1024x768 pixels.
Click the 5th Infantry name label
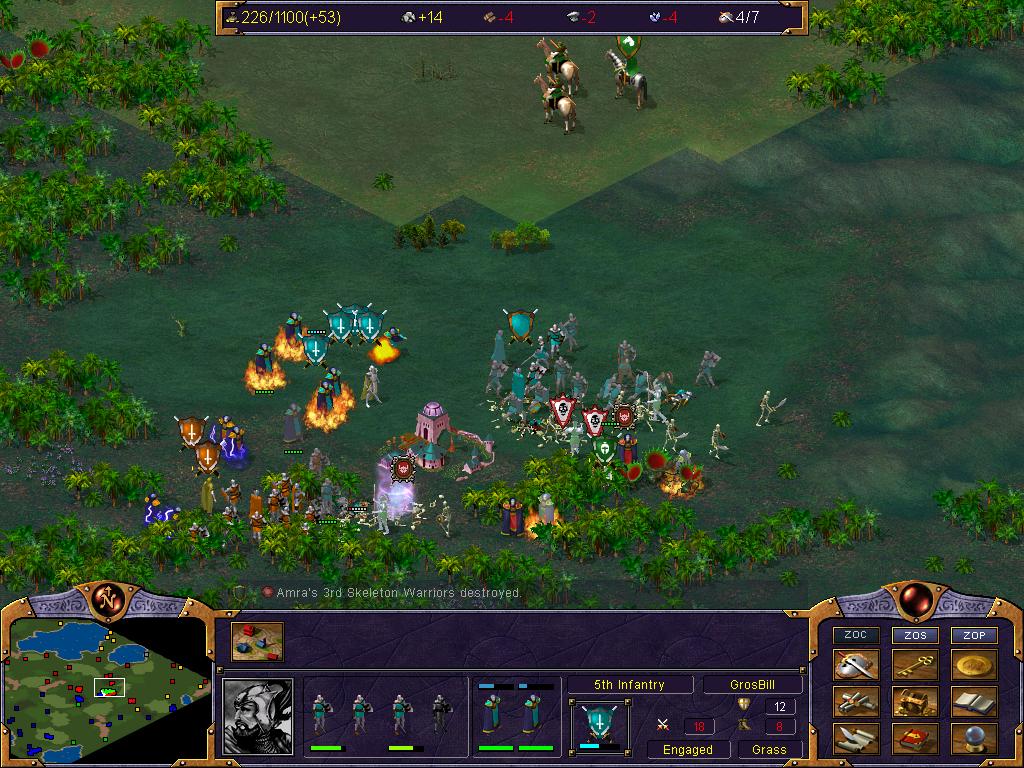(629, 685)
